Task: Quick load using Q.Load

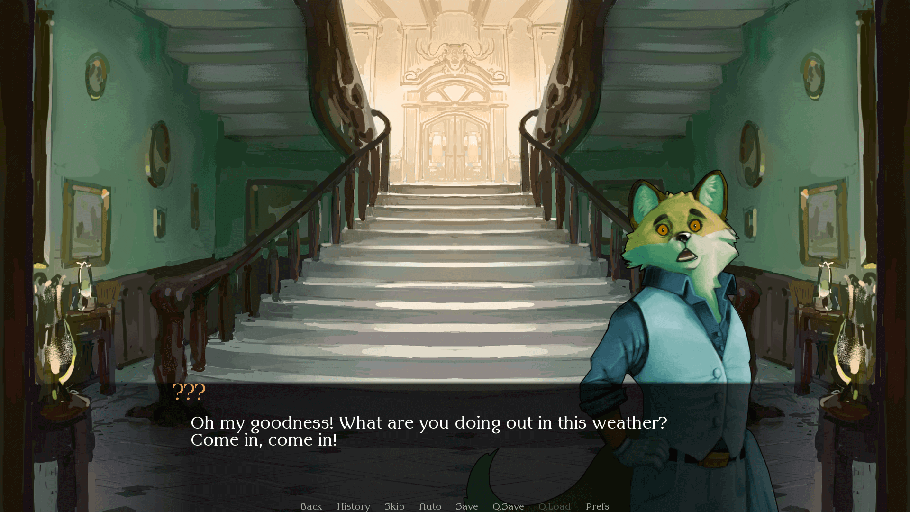Action: coord(554,506)
